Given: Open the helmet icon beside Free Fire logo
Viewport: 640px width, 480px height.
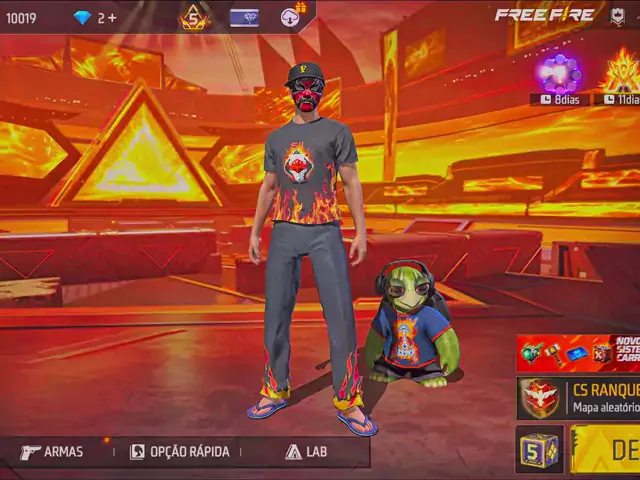Looking at the screenshot, I should click(x=618, y=16).
